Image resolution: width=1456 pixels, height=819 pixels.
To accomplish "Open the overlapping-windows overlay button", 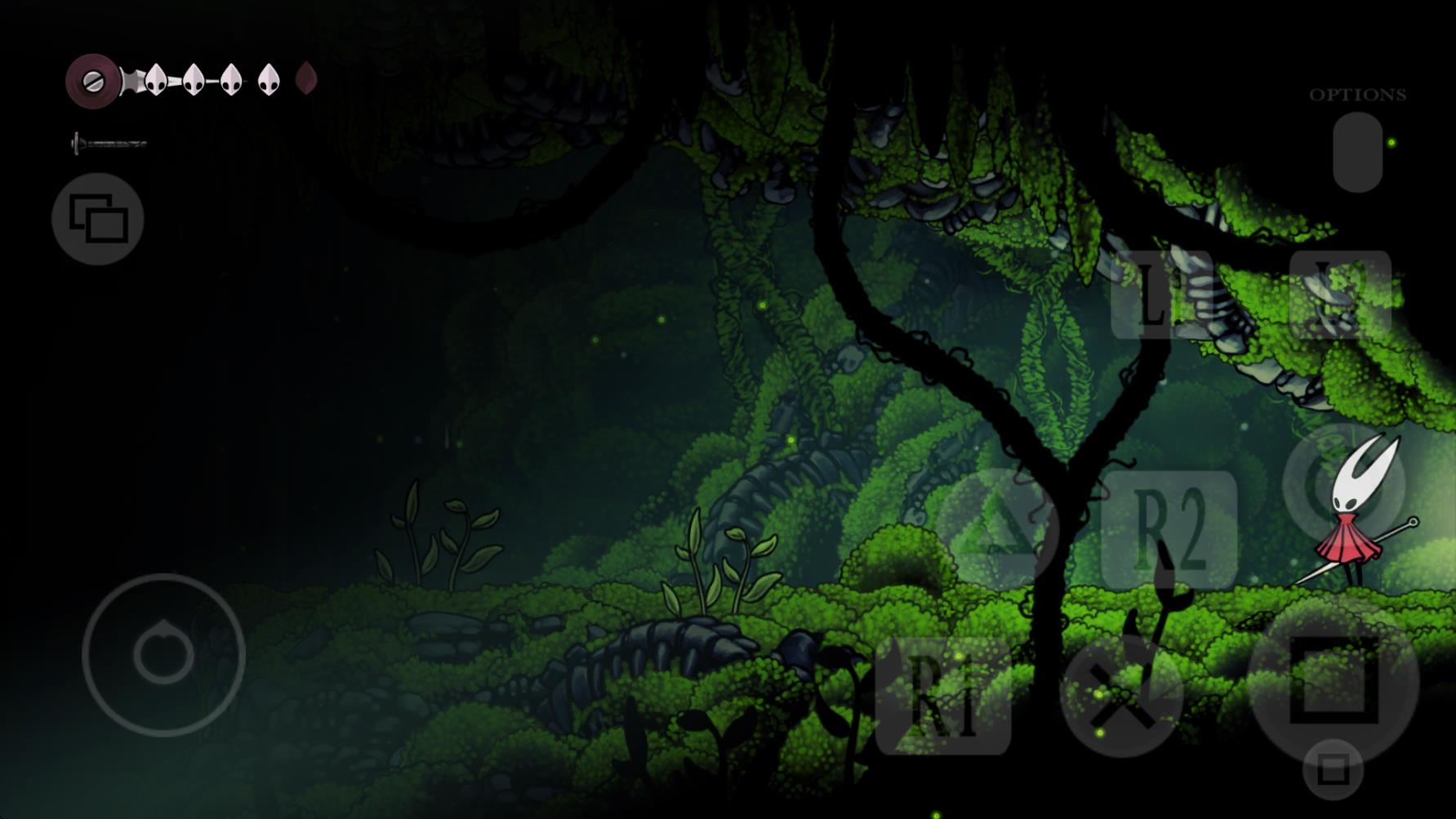I will tap(98, 219).
